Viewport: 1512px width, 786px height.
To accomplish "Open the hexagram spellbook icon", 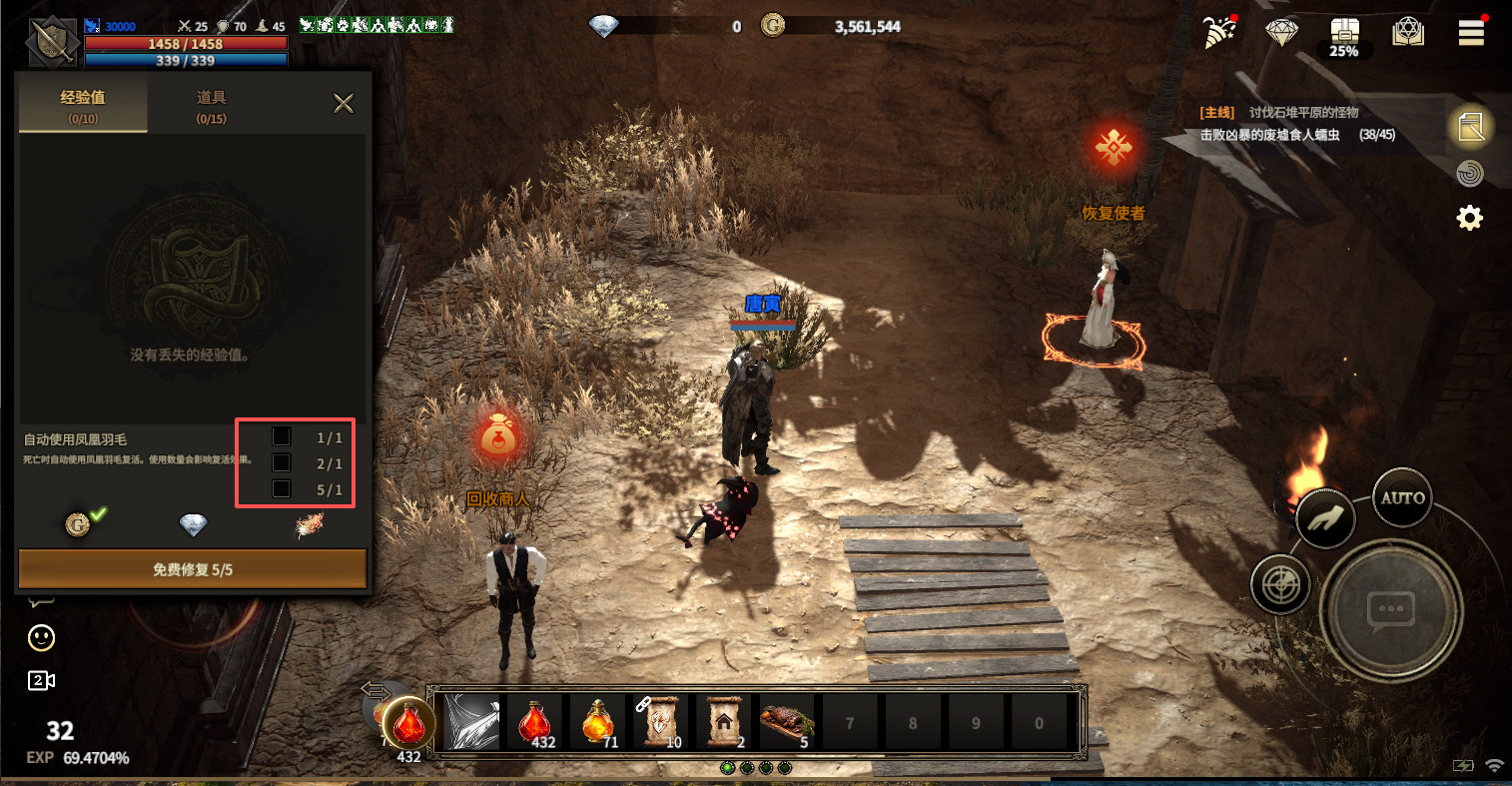I will 1408,33.
